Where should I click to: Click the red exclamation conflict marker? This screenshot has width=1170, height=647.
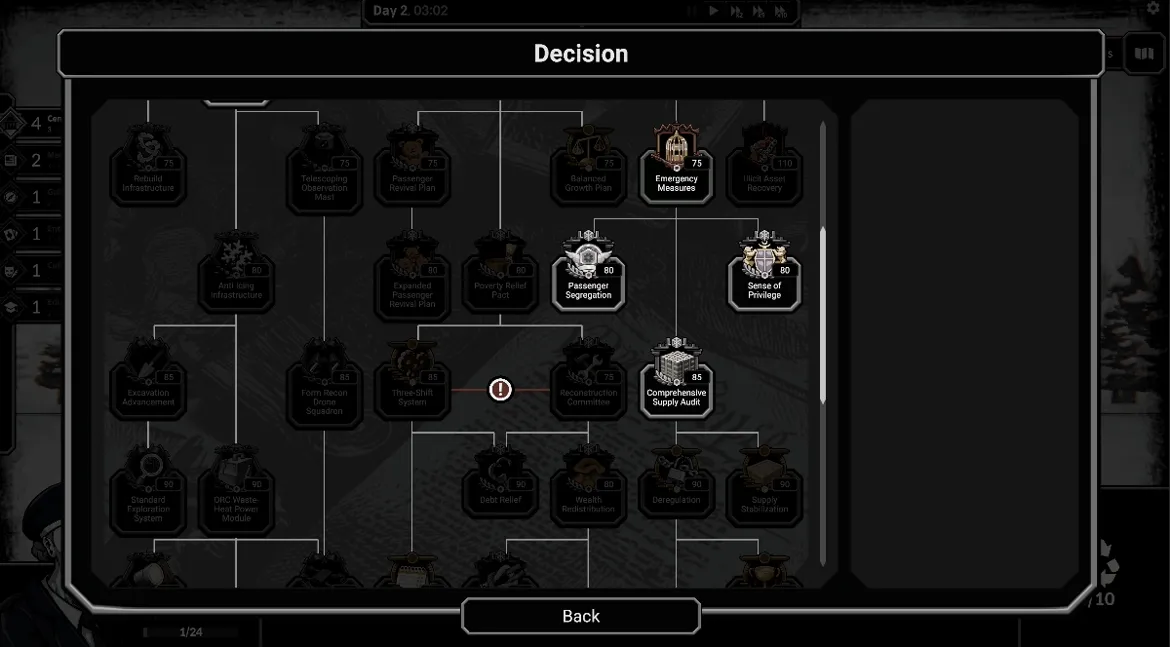point(500,389)
